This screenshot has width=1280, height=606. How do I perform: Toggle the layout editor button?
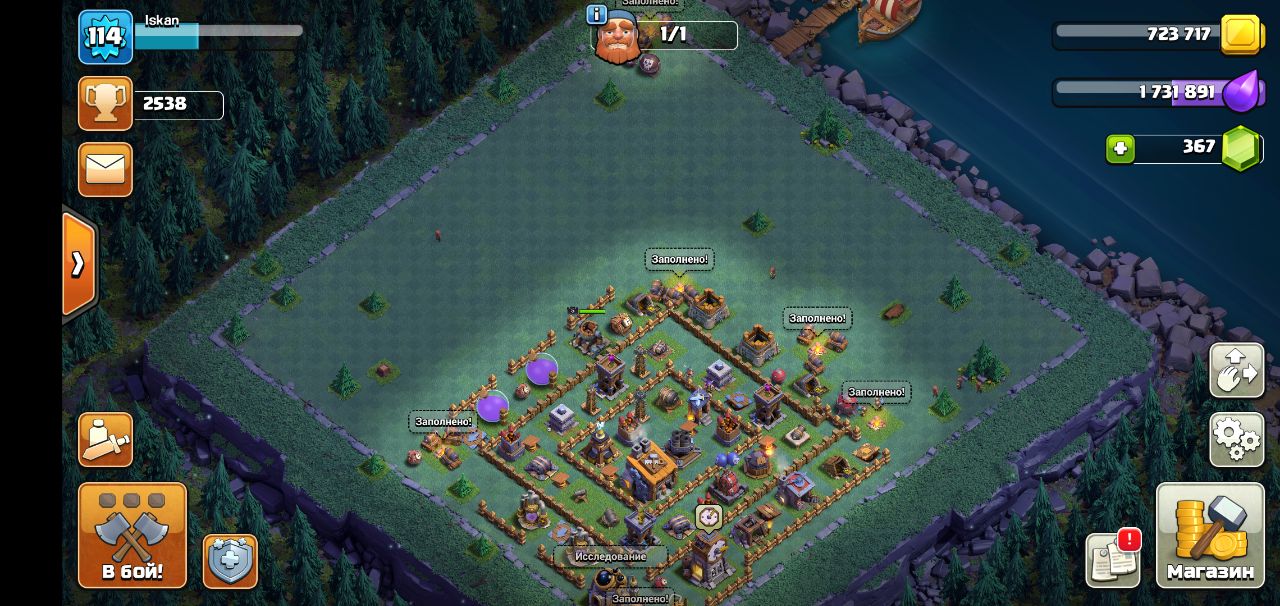(x=1236, y=370)
